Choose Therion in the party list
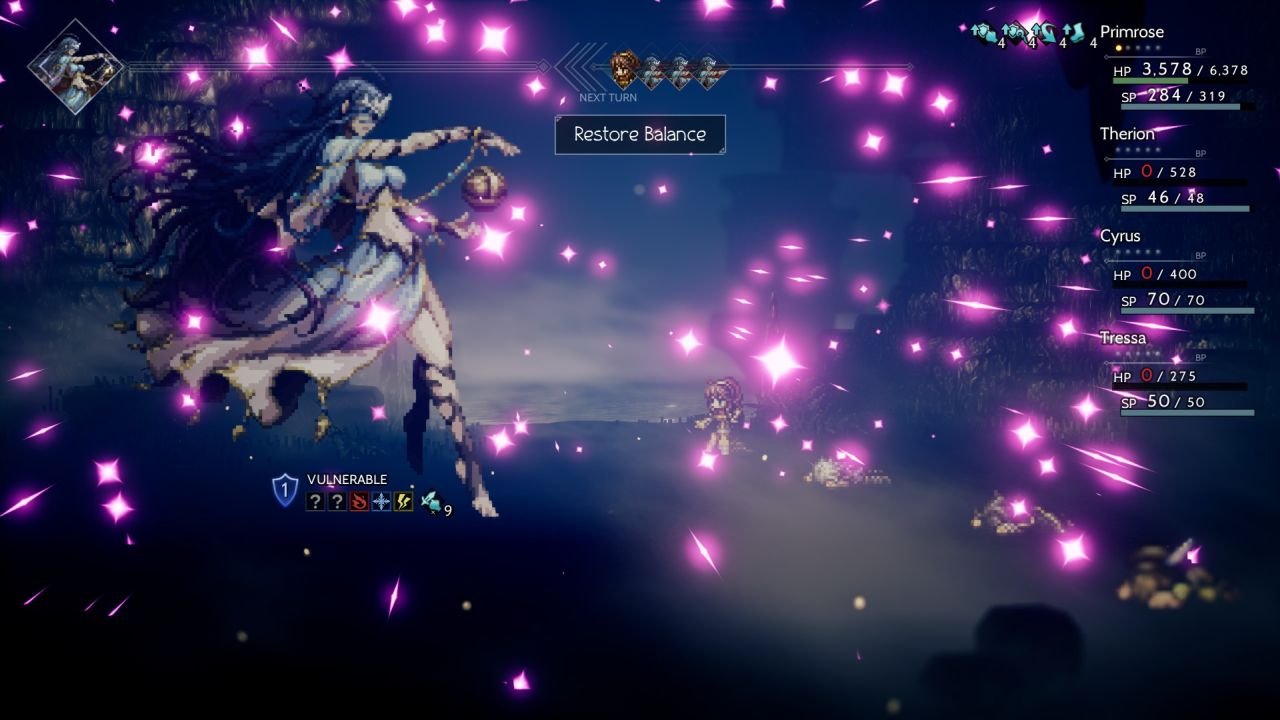This screenshot has width=1280, height=720. tap(1127, 134)
